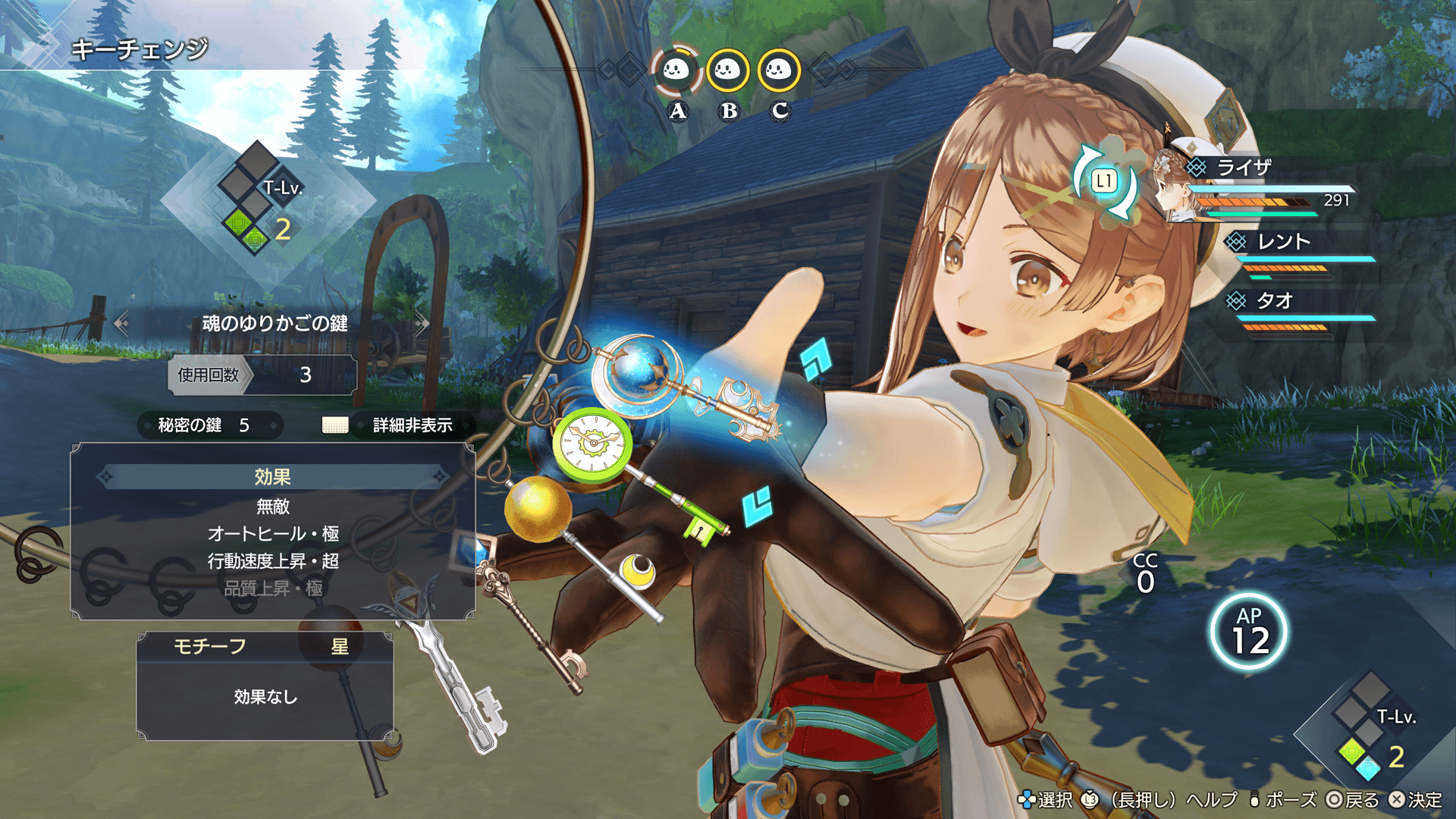
Task: Click the モチーフ 星 panel
Action: [x=265, y=647]
